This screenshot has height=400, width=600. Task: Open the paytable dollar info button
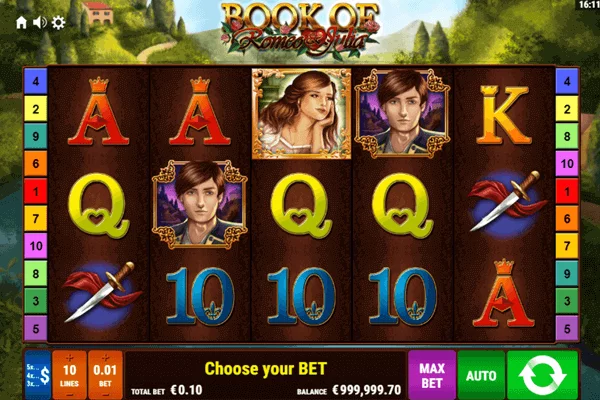click(38, 376)
